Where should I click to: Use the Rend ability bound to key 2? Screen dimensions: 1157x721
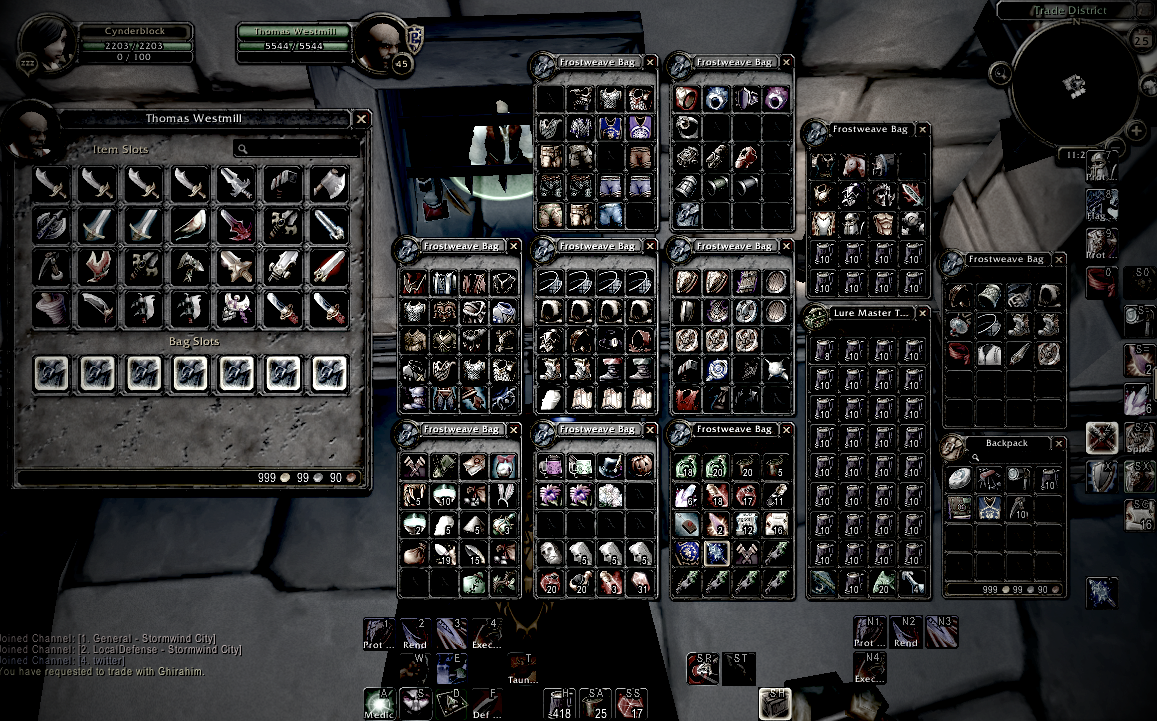click(x=413, y=632)
